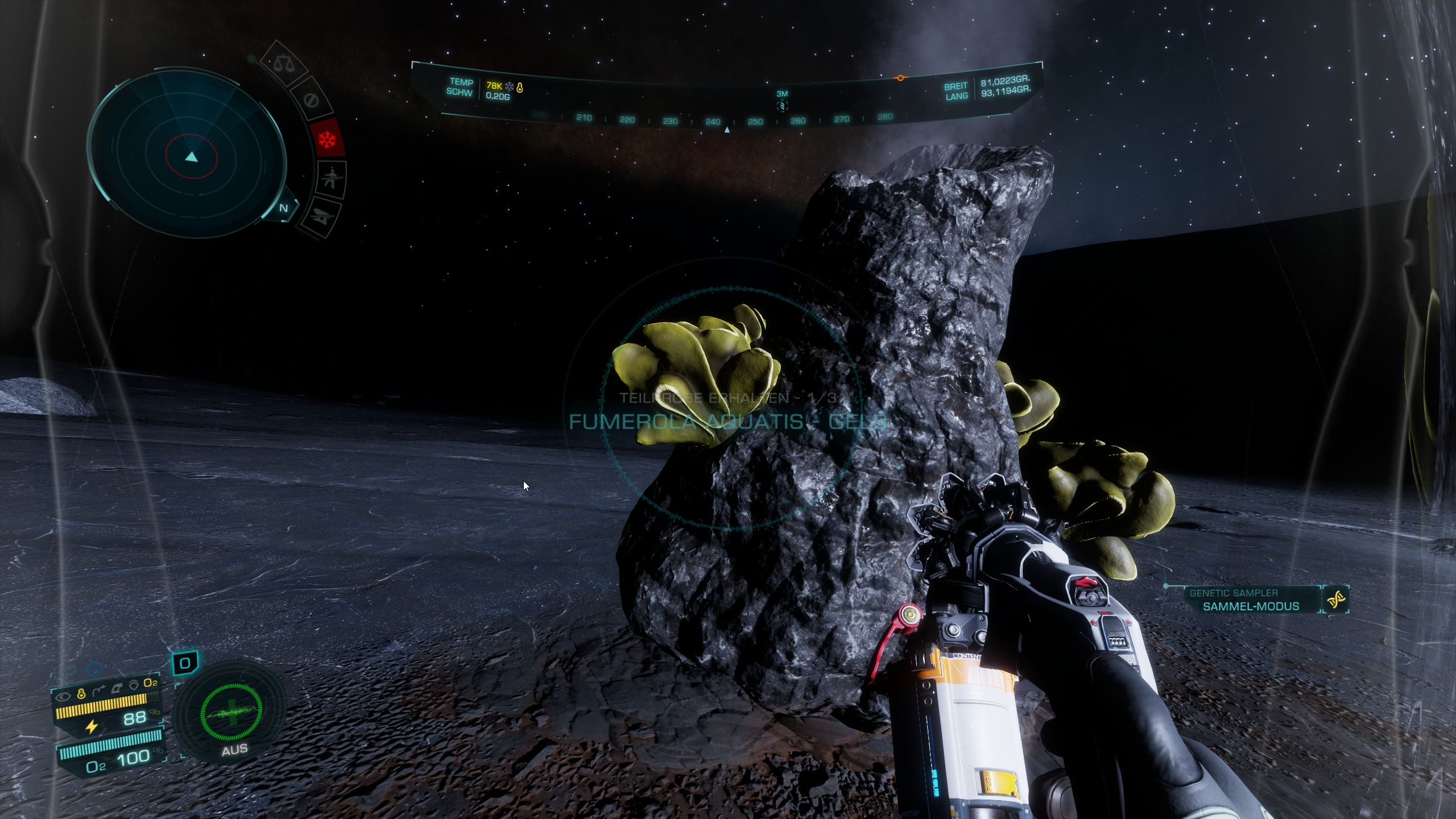This screenshot has width=1456, height=819.
Task: Select the scales legal status icon
Action: click(x=282, y=63)
